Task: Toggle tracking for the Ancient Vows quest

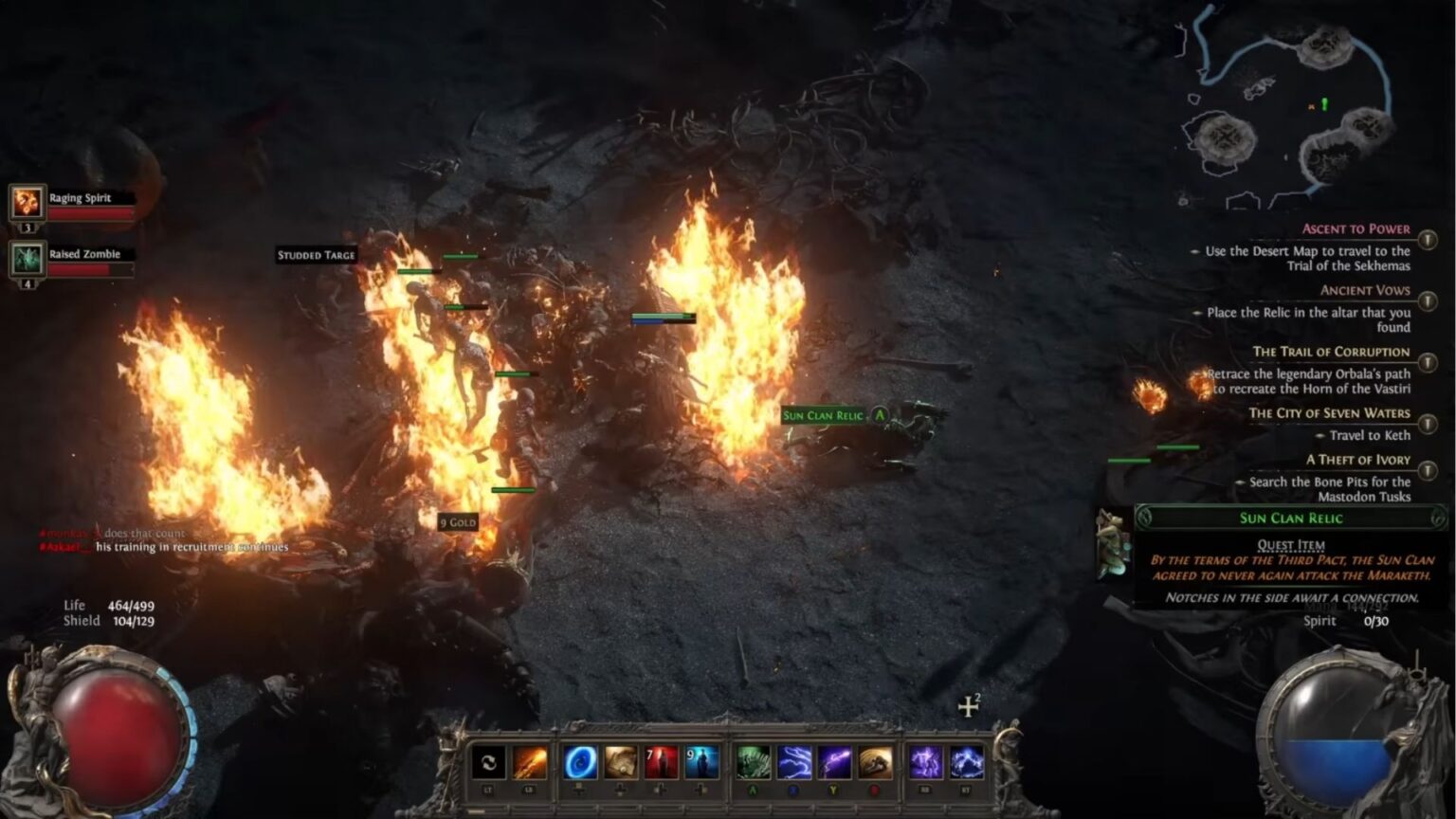Action: pos(1427,300)
